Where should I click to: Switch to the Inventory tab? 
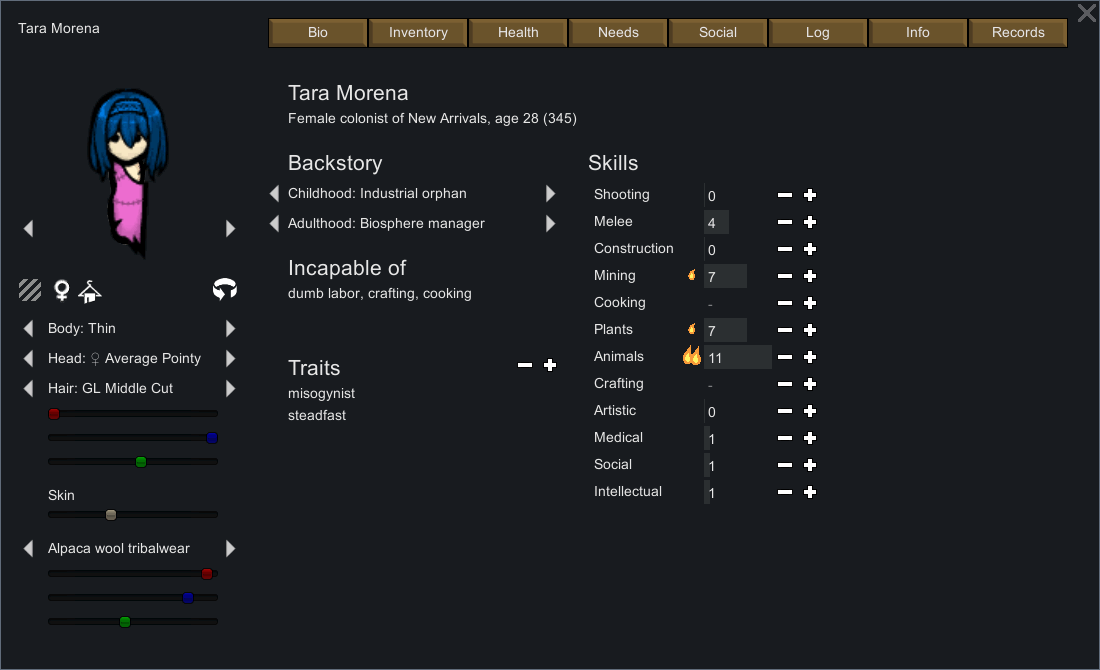(418, 33)
